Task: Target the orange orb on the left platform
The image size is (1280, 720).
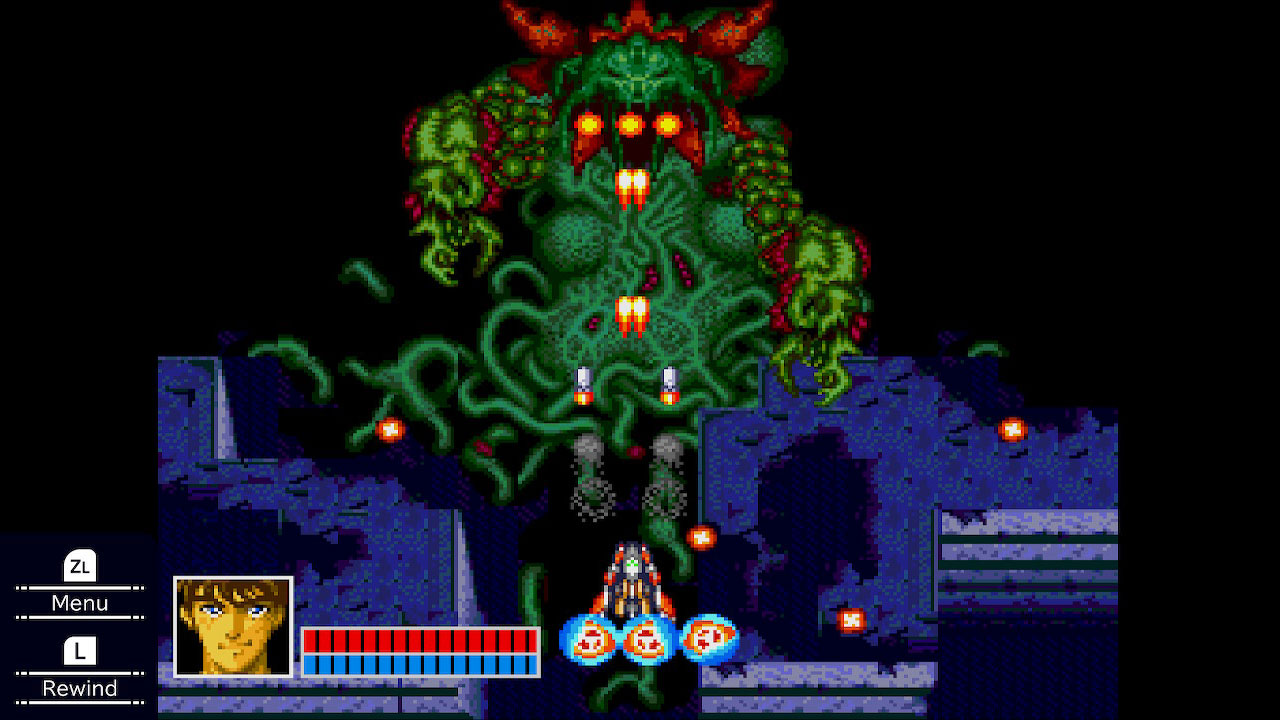Action: (388, 429)
